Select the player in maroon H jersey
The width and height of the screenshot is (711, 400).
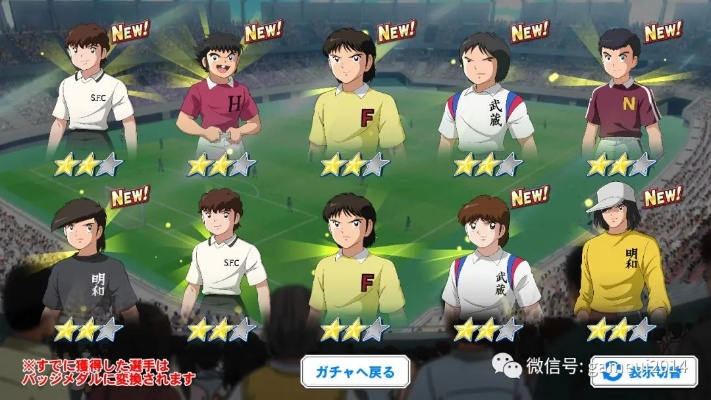[x=216, y=100]
